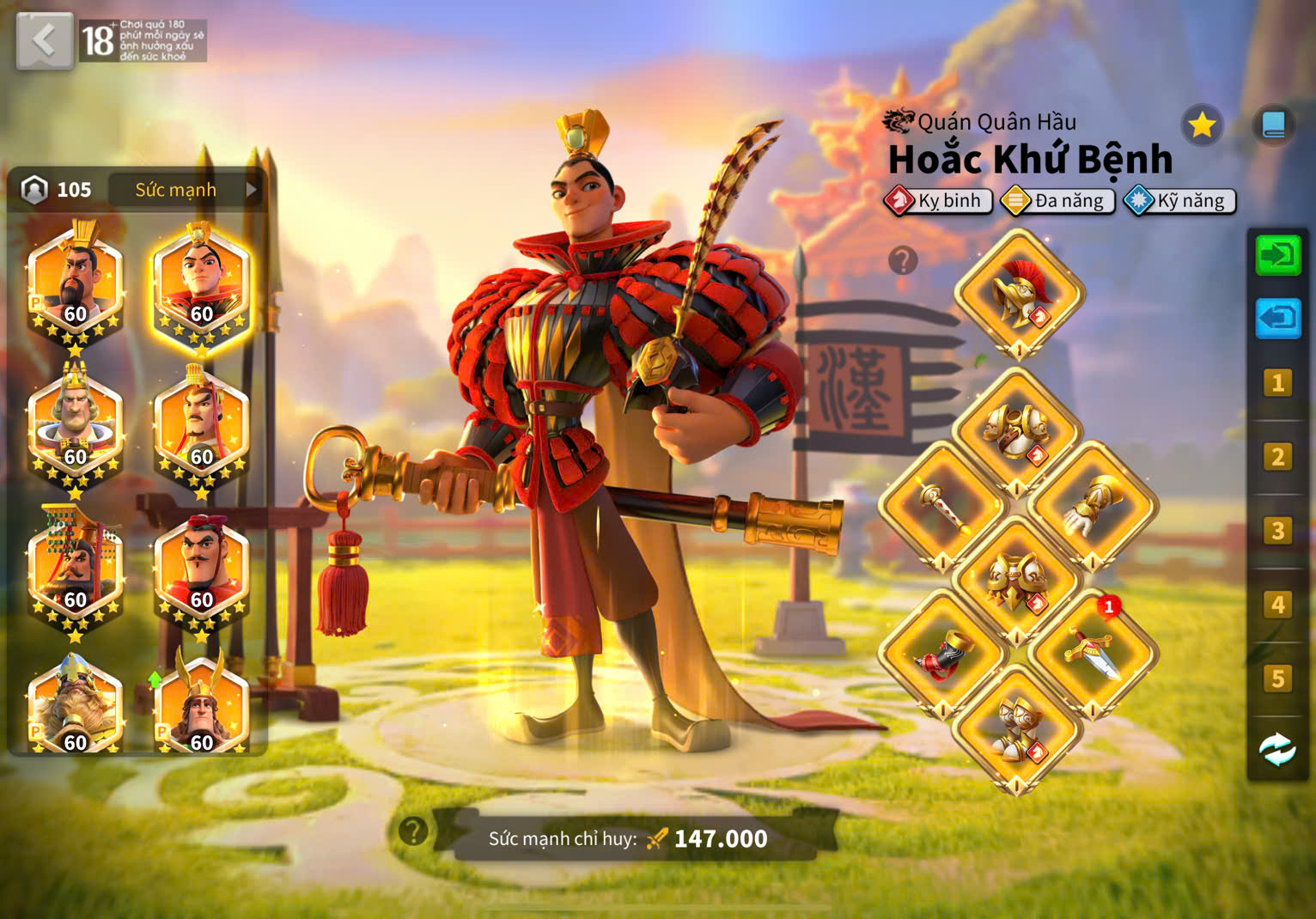Select the Kỹ năng talent tag
The image size is (1316, 919).
click(x=1180, y=201)
